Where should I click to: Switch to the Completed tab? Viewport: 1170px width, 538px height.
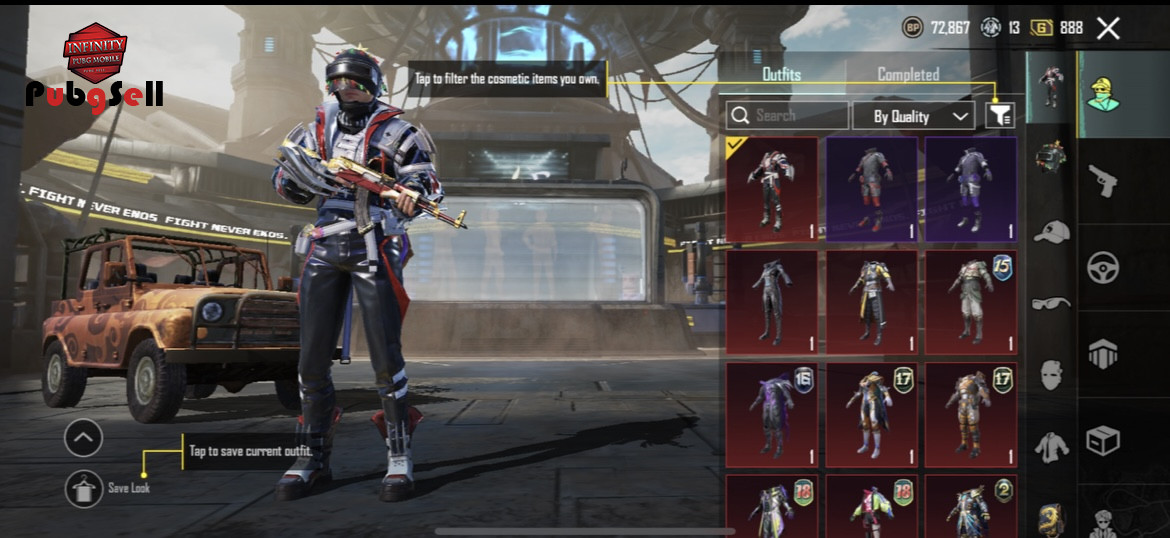pyautogui.click(x=908, y=74)
